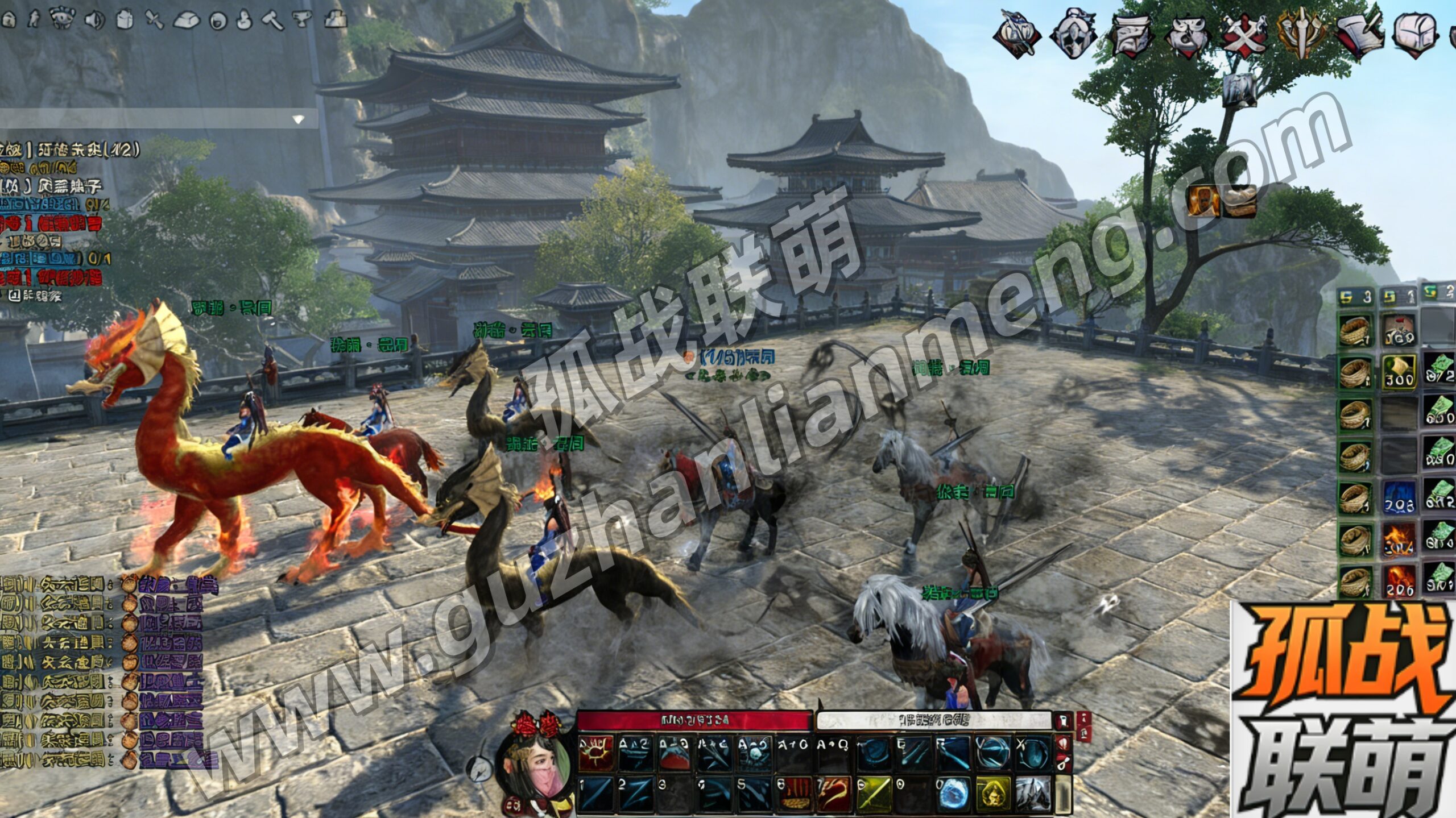Open the trophy cup icon
Image resolution: width=1456 pixels, height=818 pixels.
pyautogui.click(x=303, y=19)
